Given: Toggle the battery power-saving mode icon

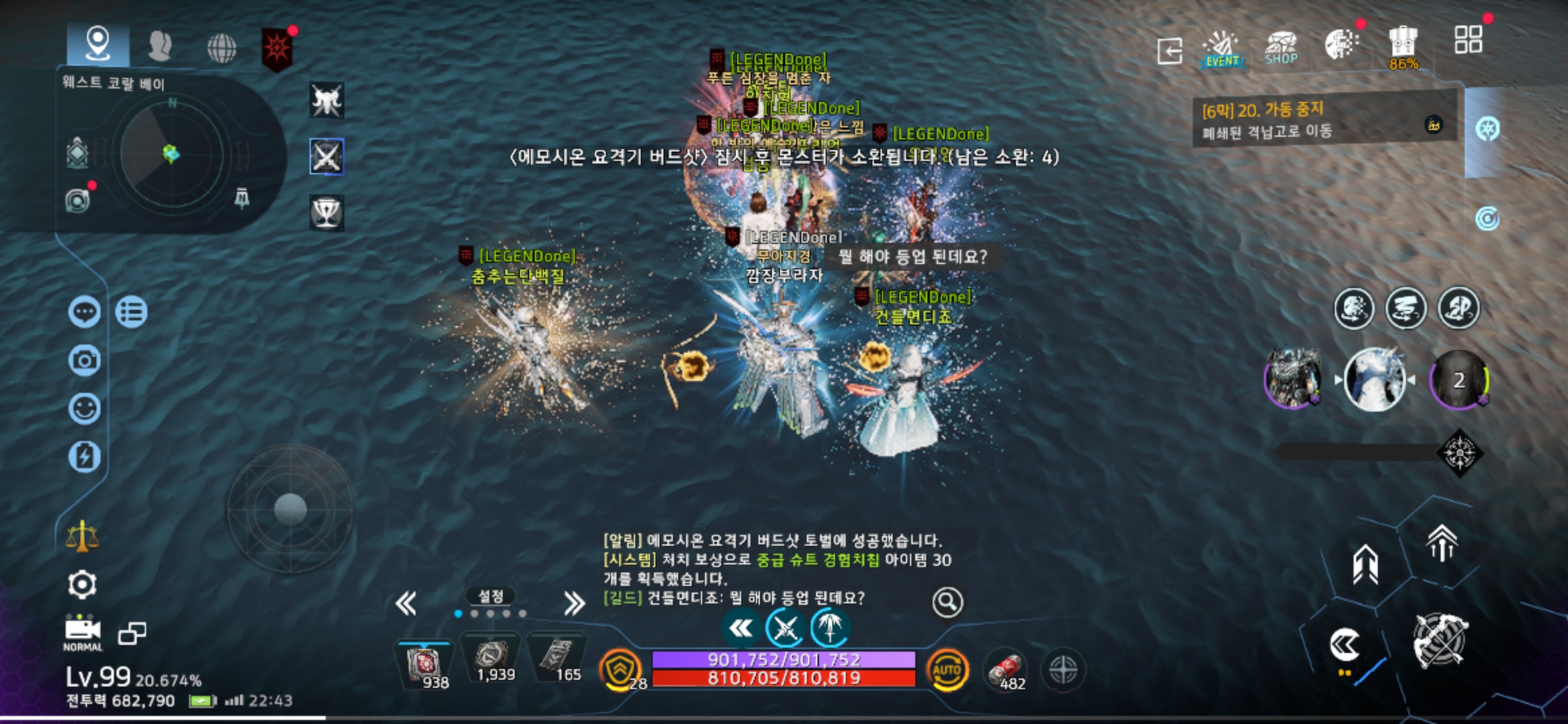Looking at the screenshot, I should point(84,457).
